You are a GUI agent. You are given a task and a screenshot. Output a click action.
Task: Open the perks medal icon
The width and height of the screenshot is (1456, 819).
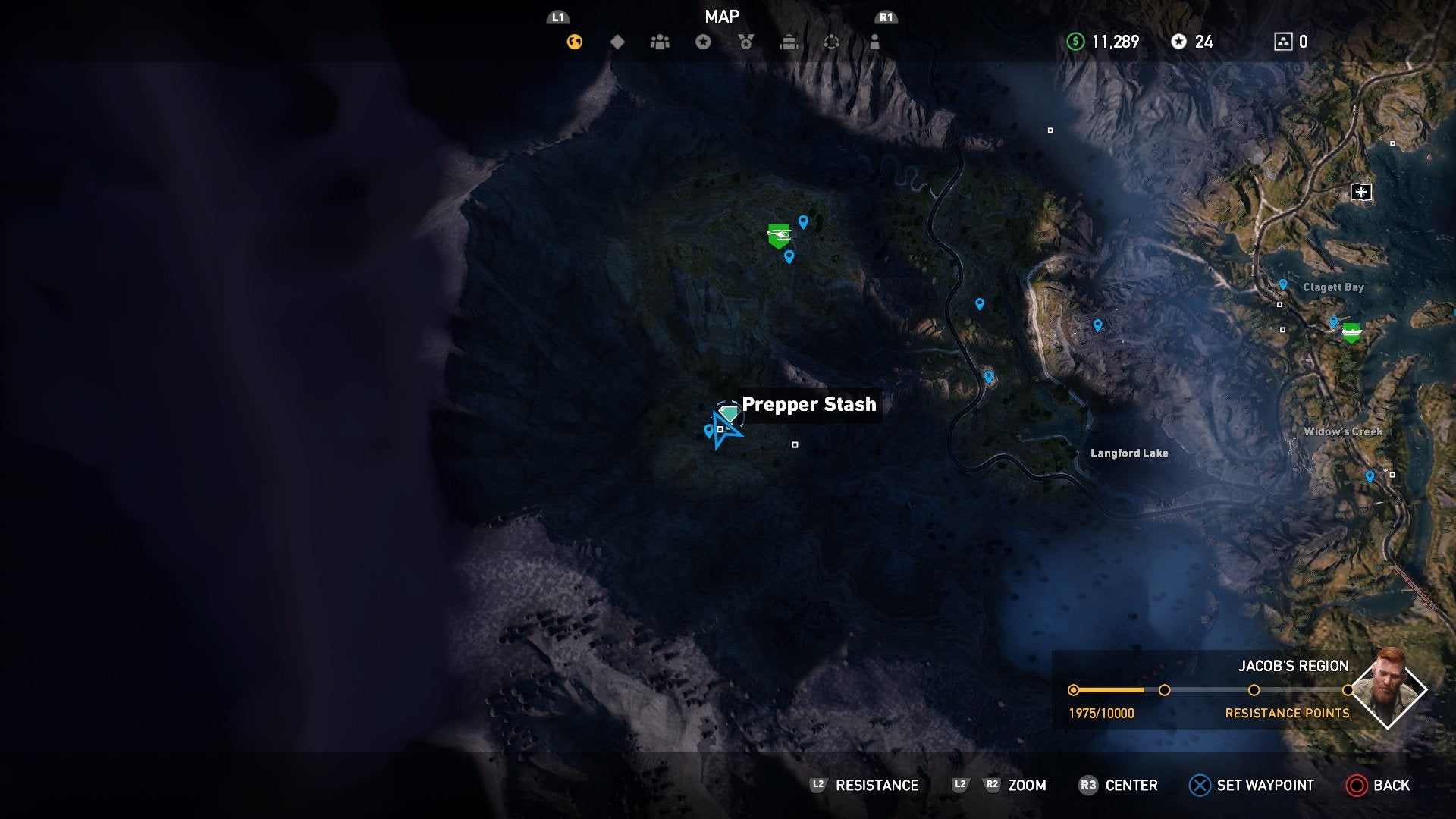tap(746, 42)
